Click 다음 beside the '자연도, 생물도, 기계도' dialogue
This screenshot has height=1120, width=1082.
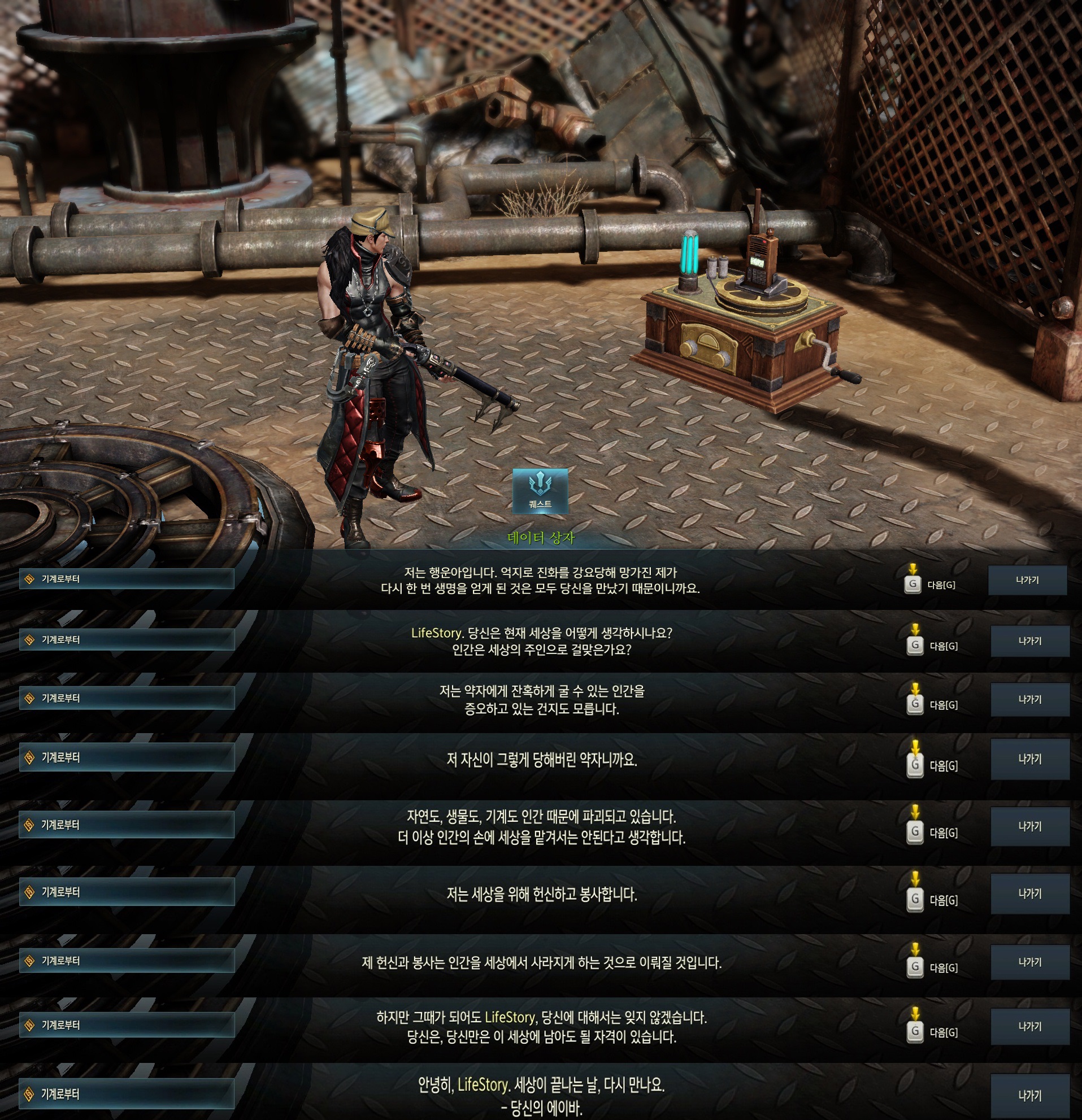click(x=932, y=833)
